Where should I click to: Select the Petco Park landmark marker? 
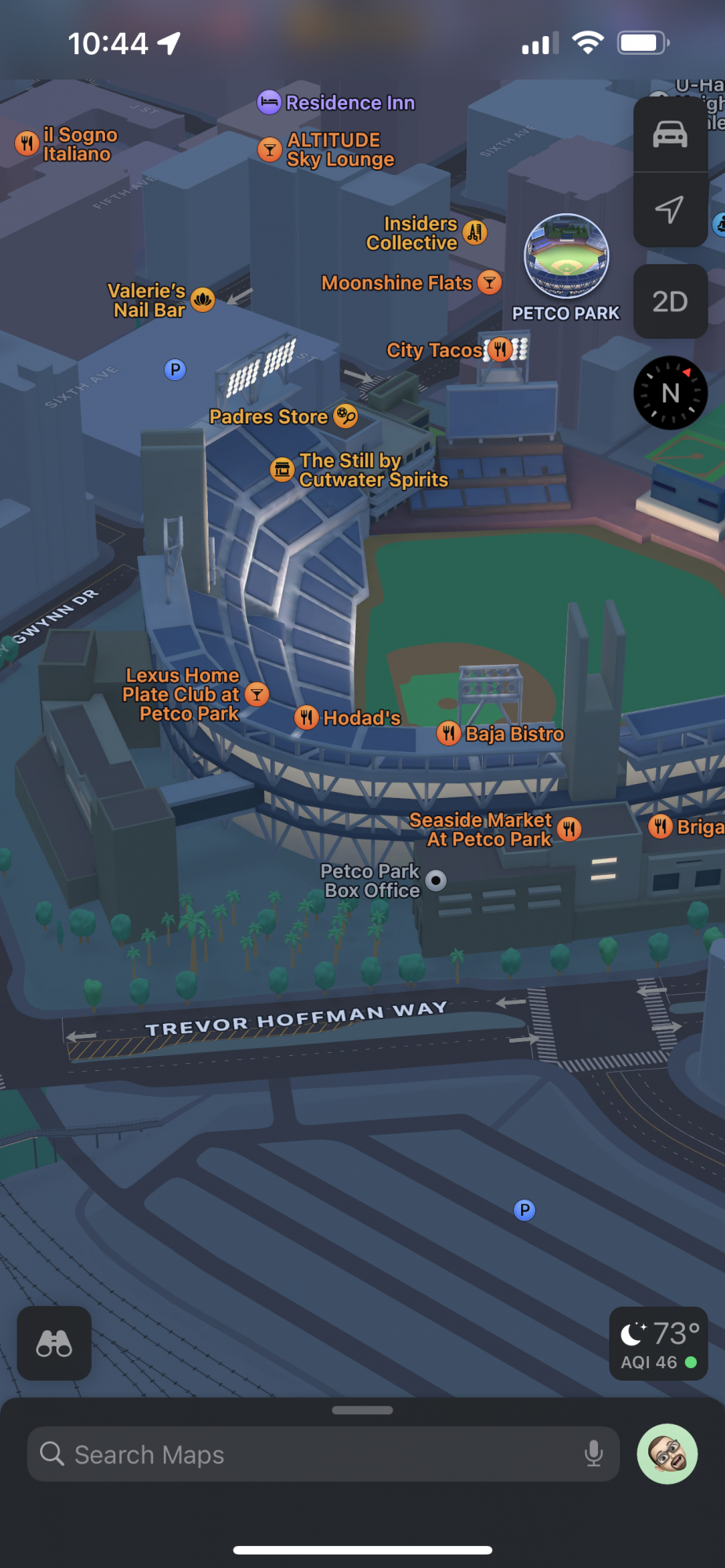tap(566, 256)
